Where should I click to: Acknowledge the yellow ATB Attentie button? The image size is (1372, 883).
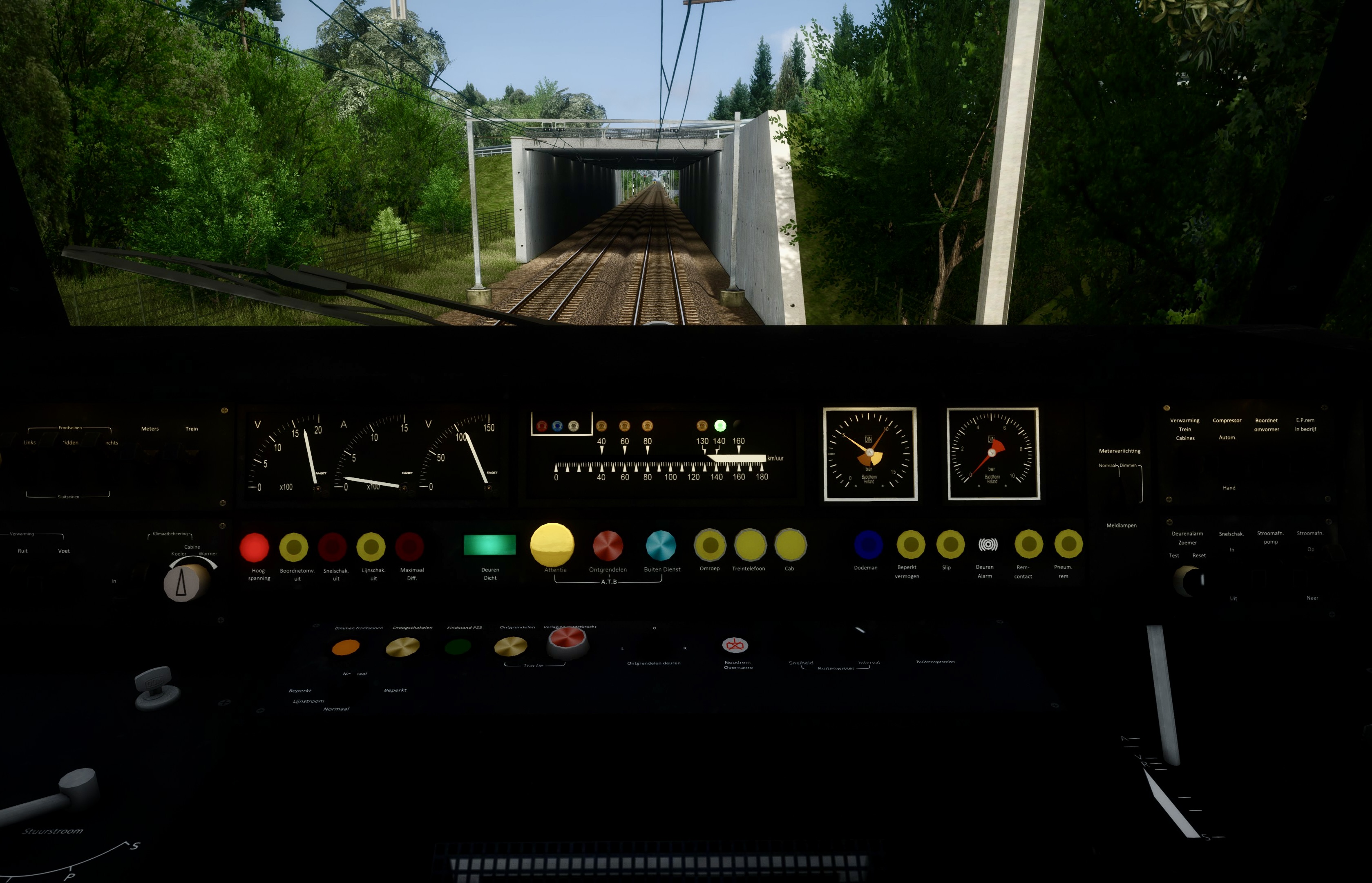[552, 544]
